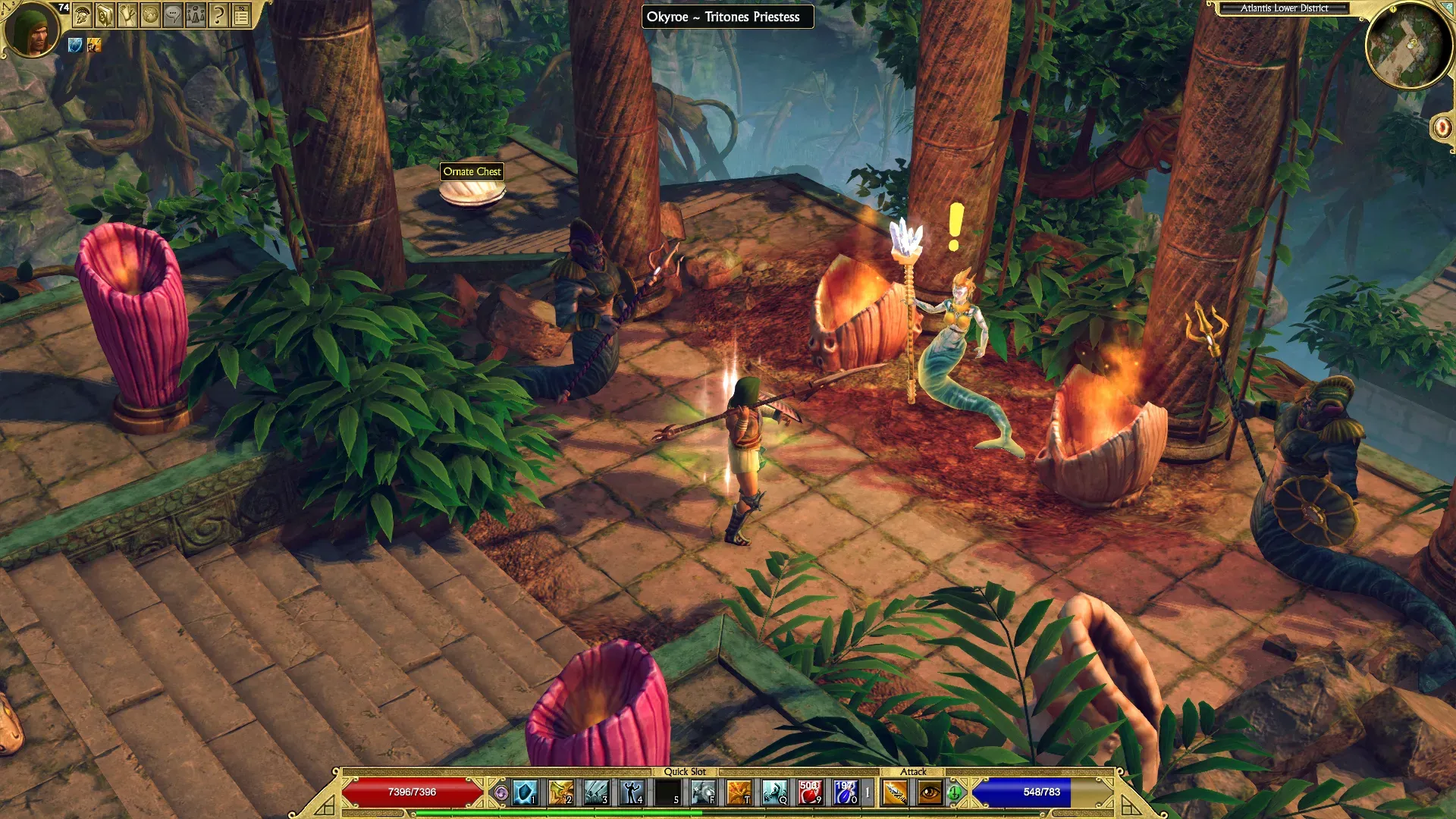Open the TQ main menu list icon
Image resolution: width=1456 pixels, height=819 pixels.
tap(241, 15)
